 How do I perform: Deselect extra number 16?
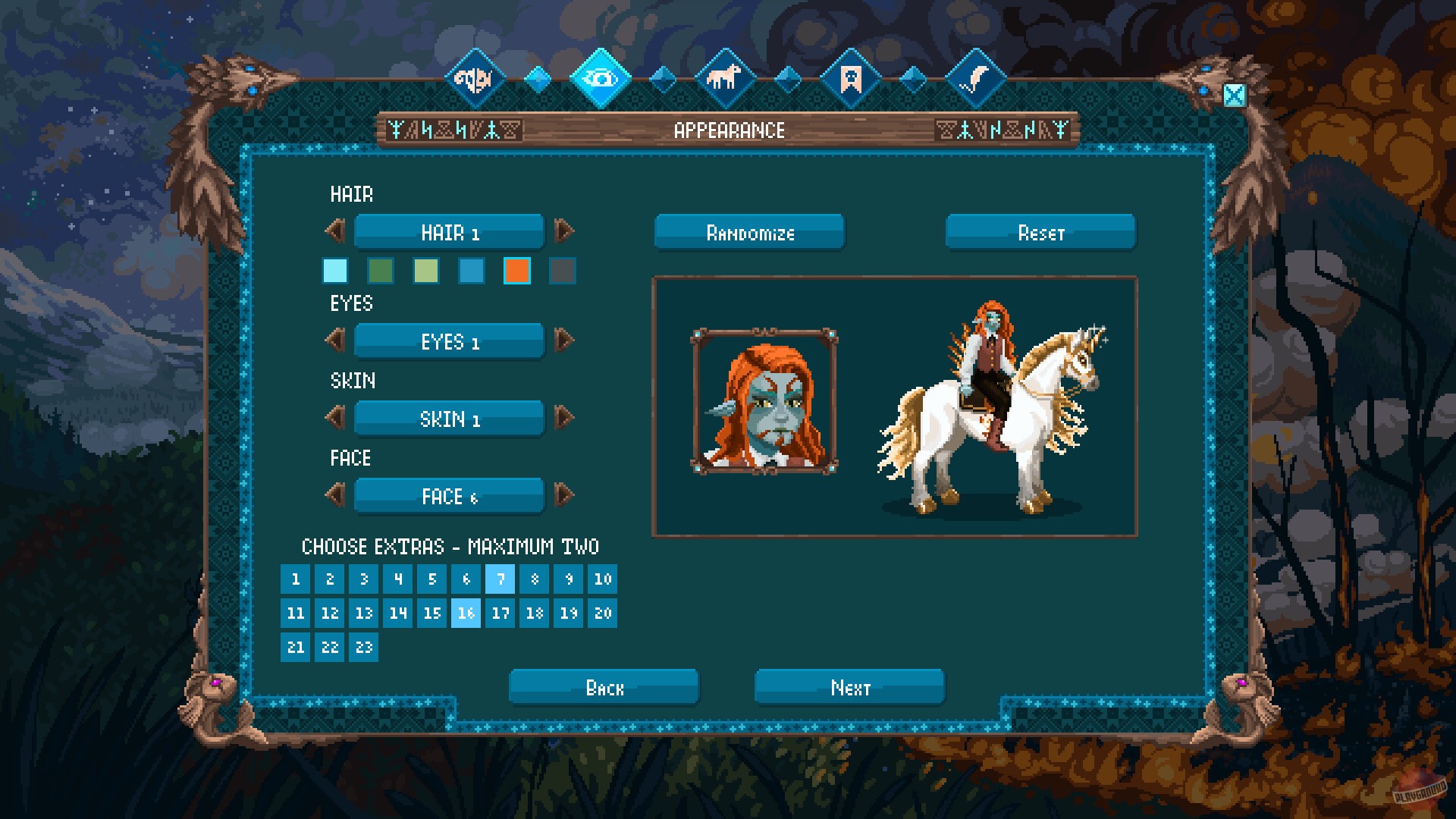tap(466, 613)
